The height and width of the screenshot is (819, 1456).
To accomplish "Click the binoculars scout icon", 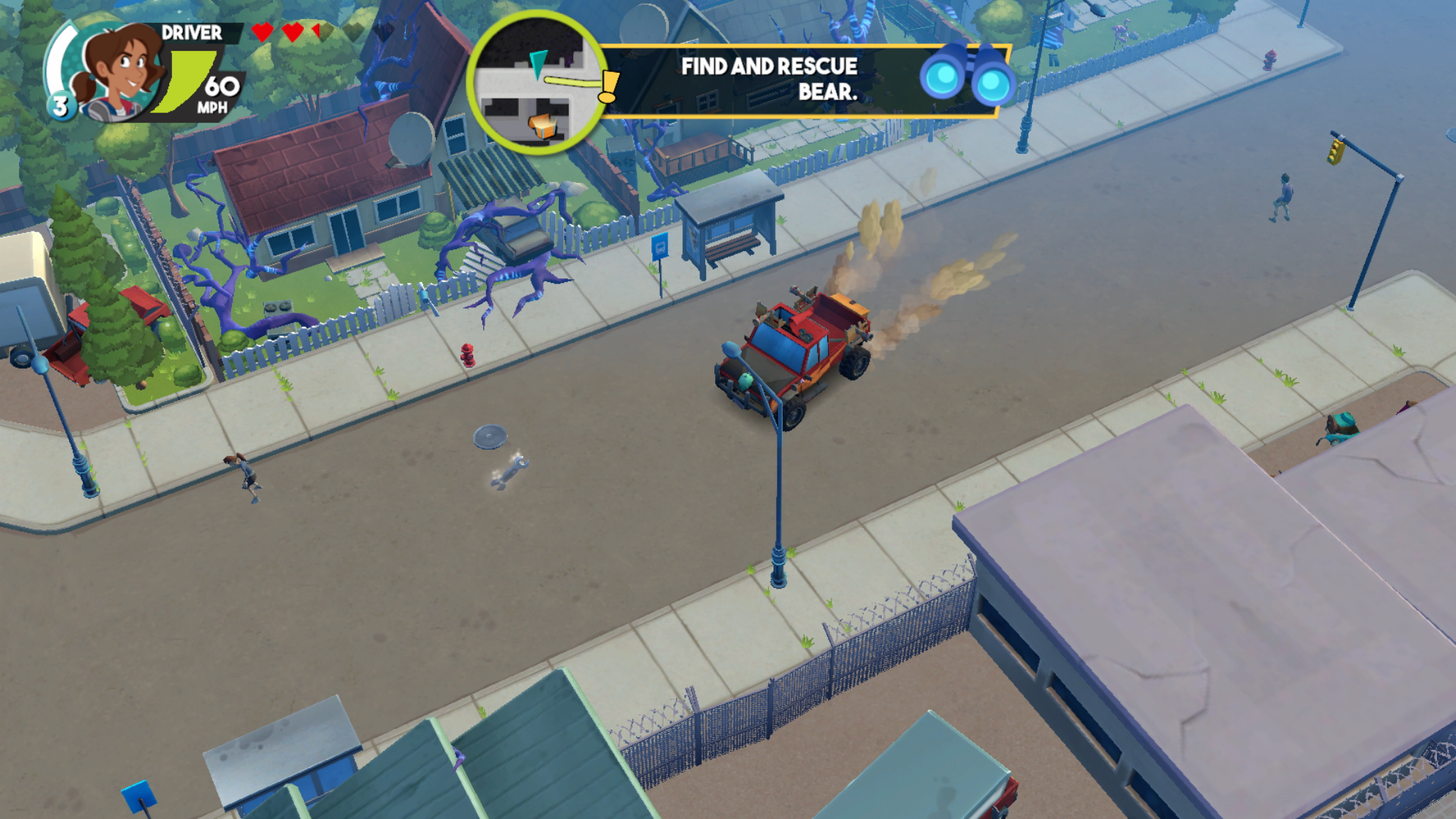I will tap(967, 76).
